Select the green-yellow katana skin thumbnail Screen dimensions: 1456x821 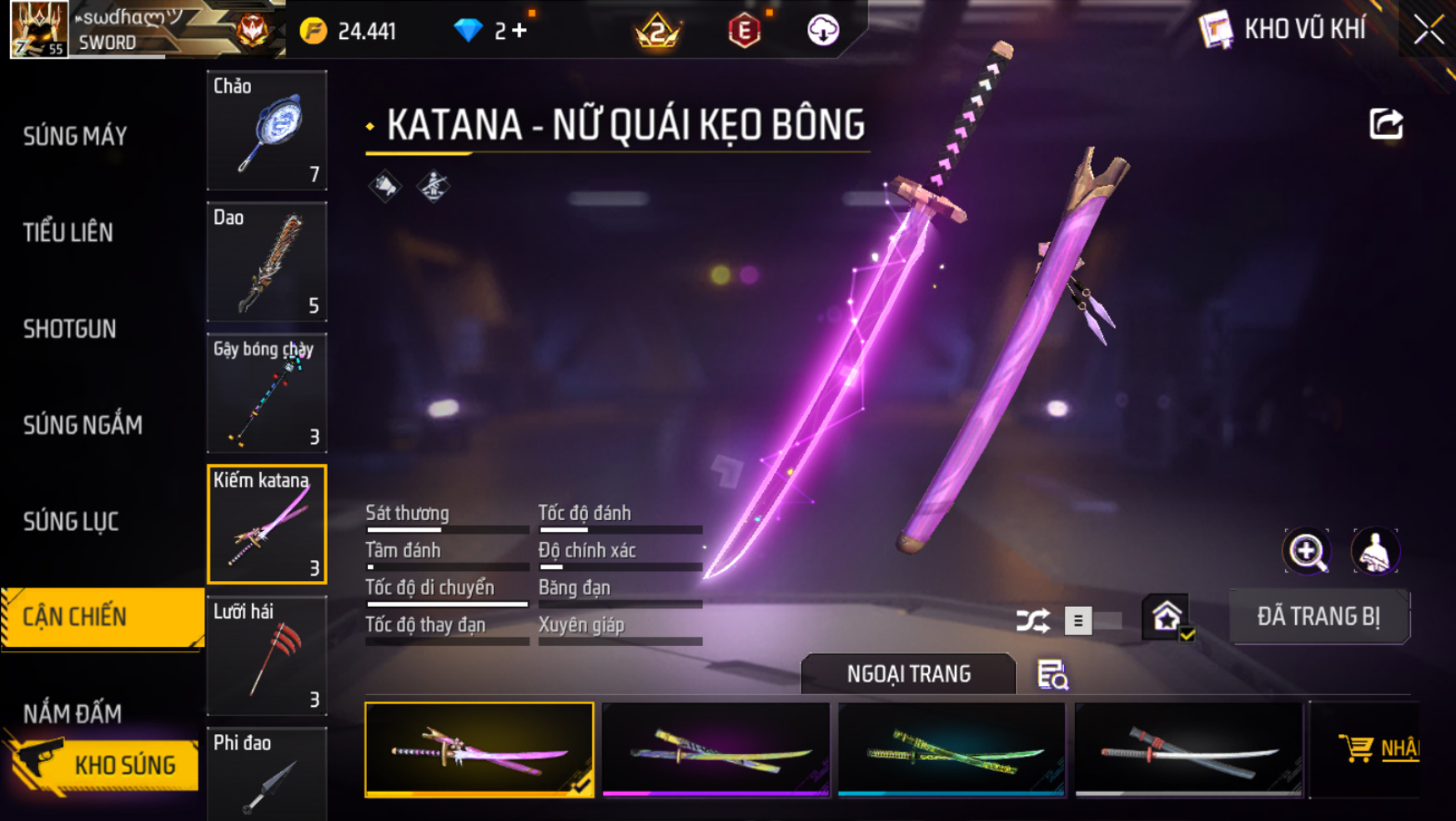pyautogui.click(x=951, y=750)
